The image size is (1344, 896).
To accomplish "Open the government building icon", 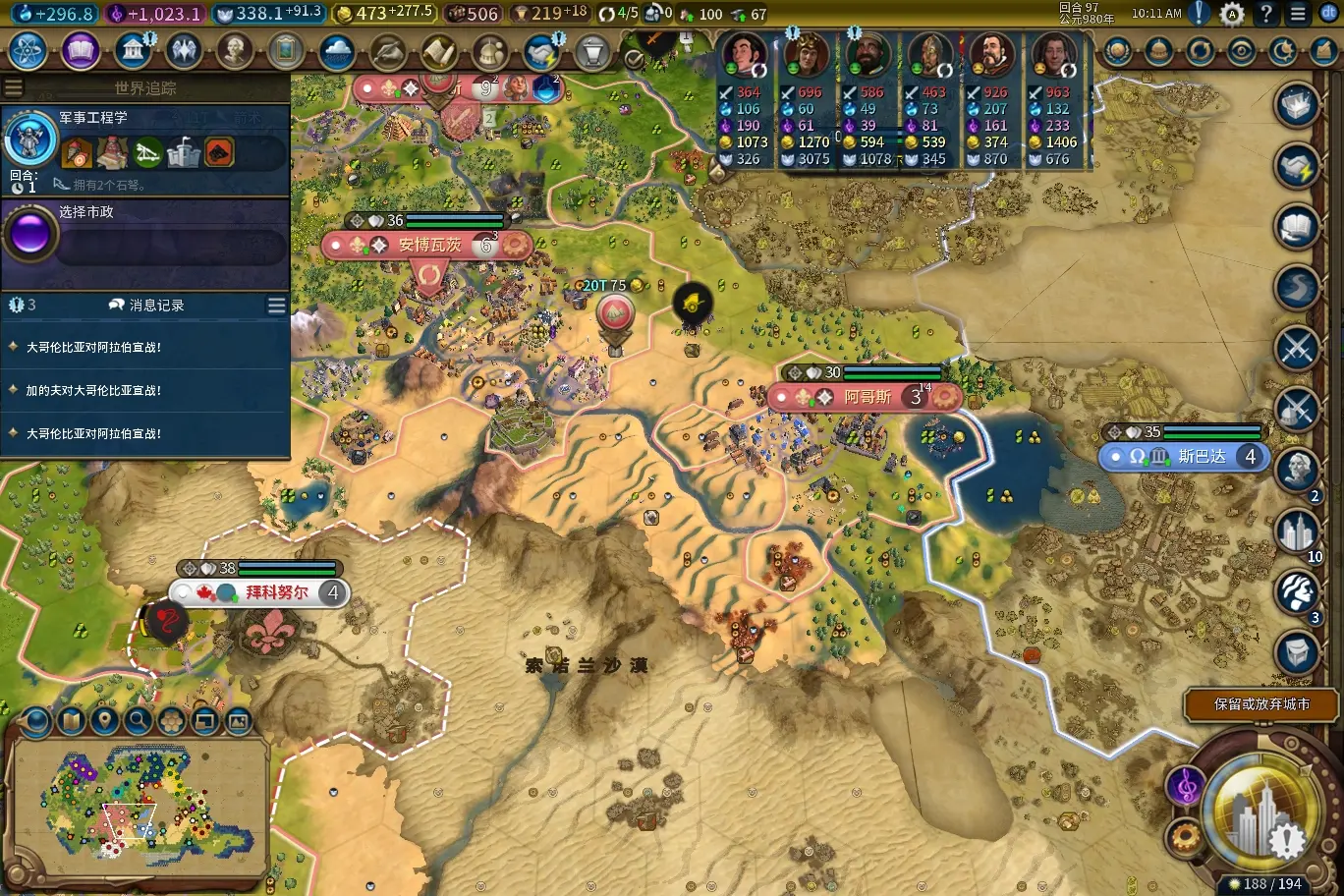I will coord(132,51).
